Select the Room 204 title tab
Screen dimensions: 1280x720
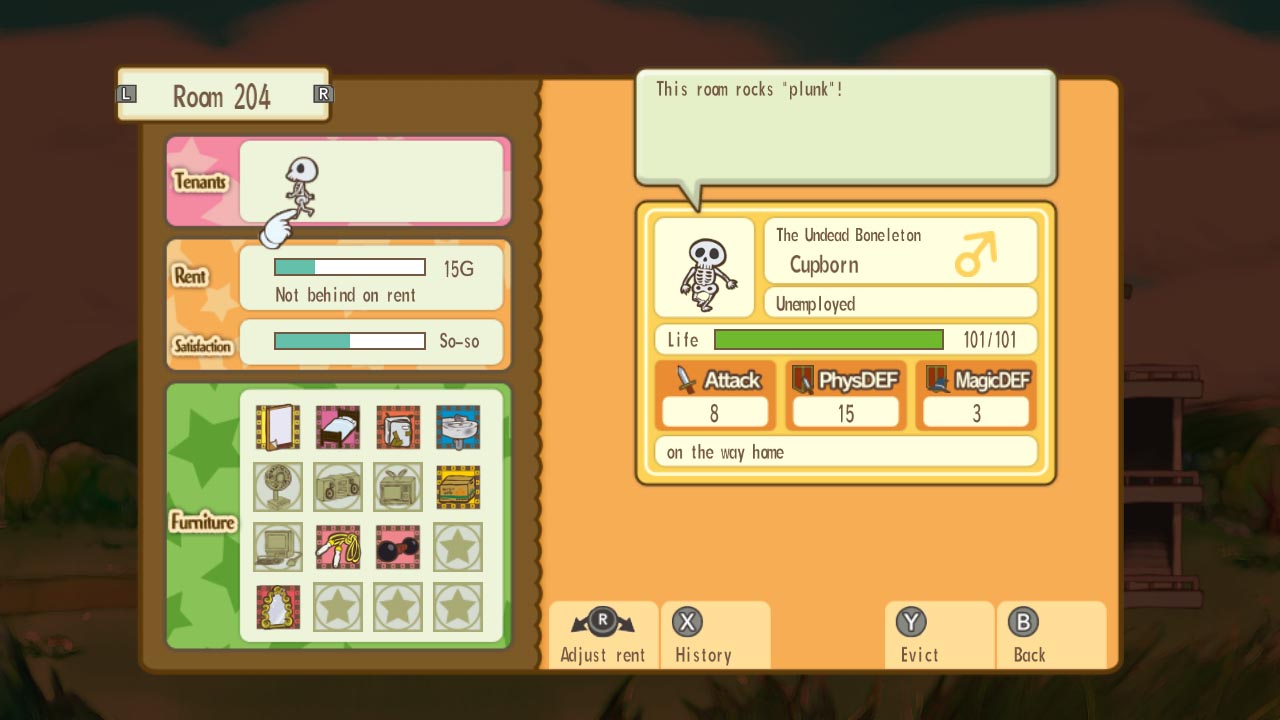[x=223, y=96]
